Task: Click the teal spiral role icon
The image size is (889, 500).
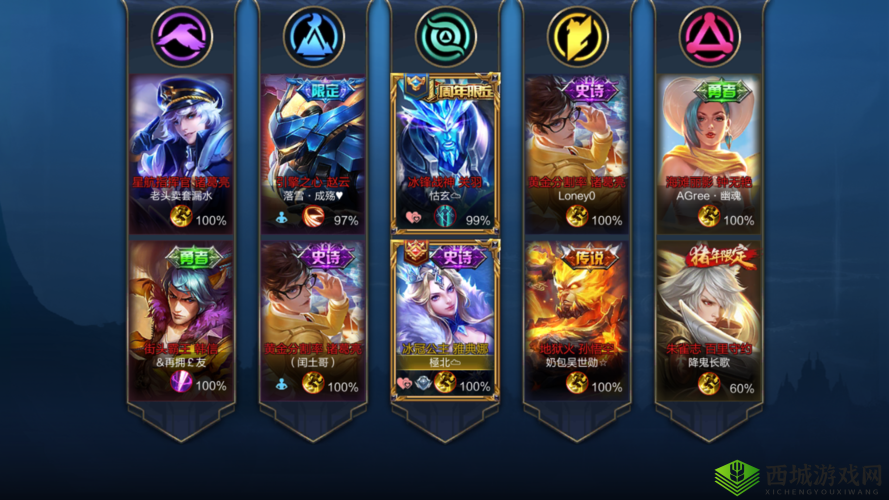Action: coord(445,36)
